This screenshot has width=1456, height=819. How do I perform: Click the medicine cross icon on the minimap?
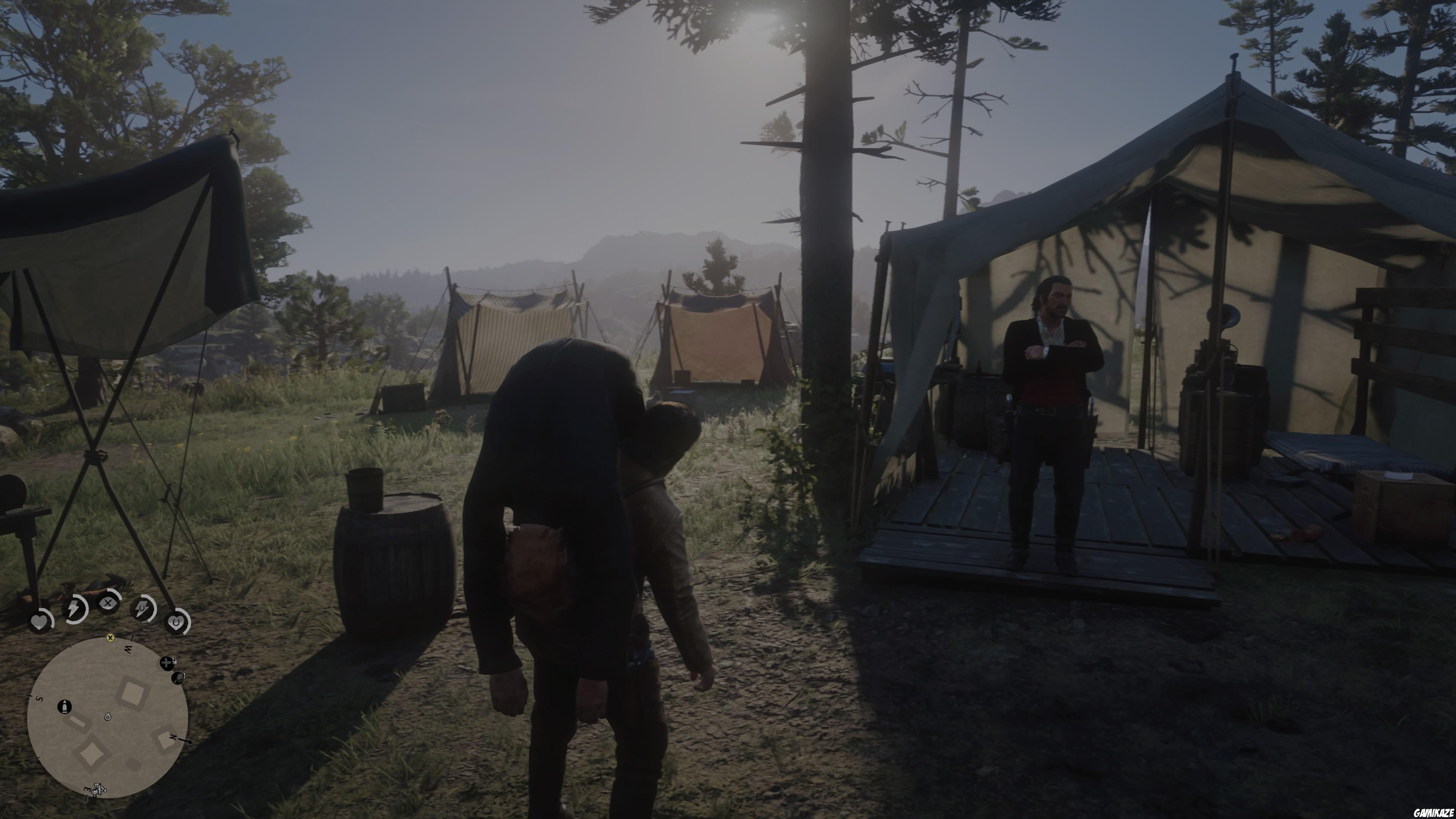(166, 663)
